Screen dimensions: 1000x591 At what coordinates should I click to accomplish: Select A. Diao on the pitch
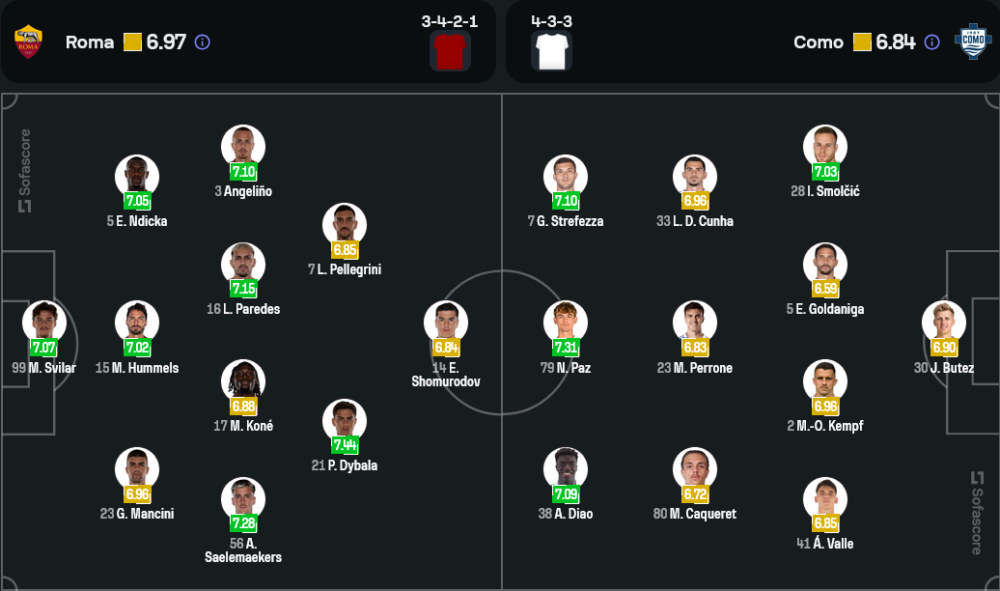pyautogui.click(x=565, y=469)
